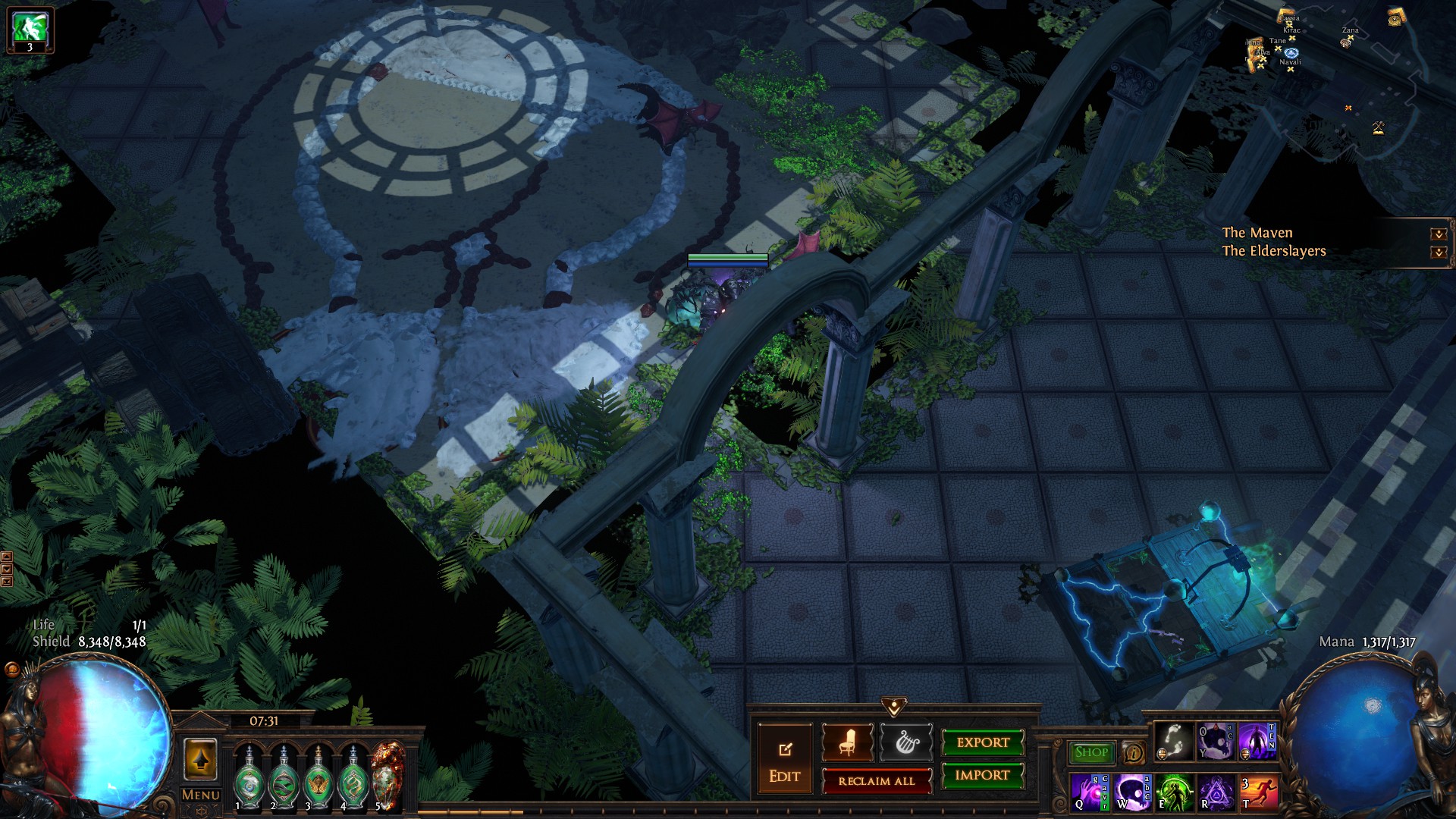
Task: Expand The Maven quest entry
Action: point(1438,234)
